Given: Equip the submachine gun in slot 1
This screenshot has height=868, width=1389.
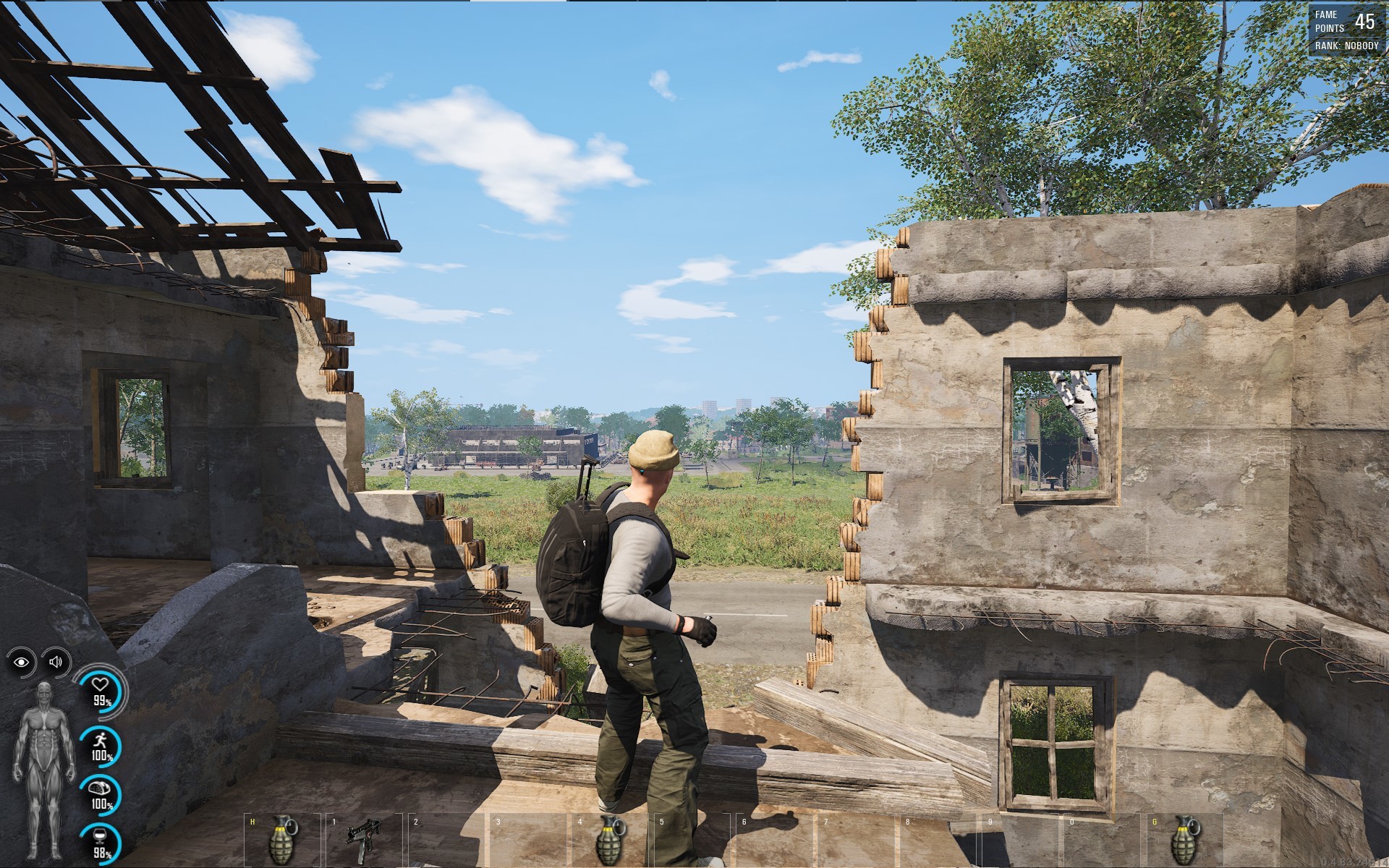Looking at the screenshot, I should [x=363, y=839].
